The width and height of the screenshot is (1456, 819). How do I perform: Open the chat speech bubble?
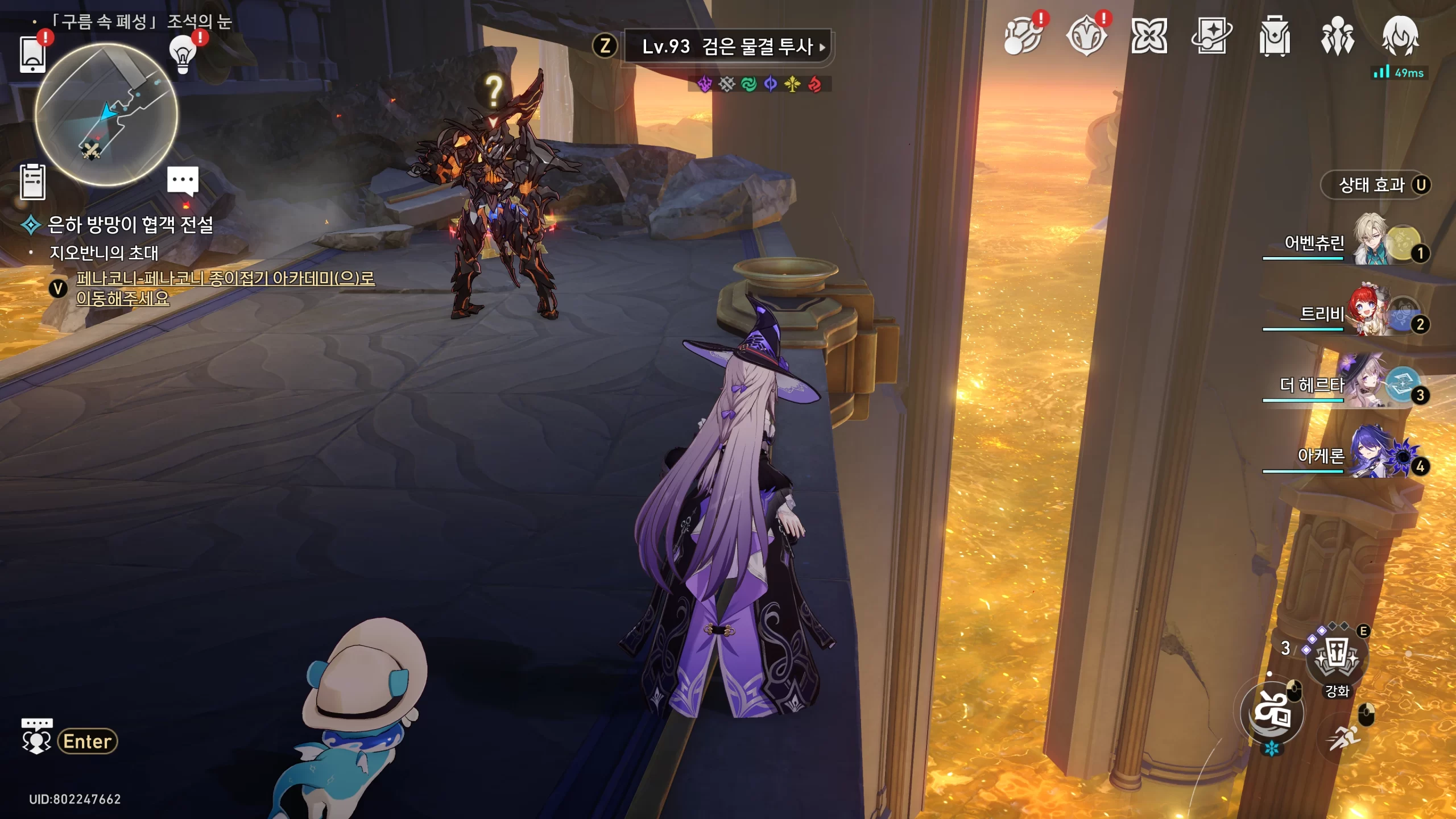click(183, 181)
